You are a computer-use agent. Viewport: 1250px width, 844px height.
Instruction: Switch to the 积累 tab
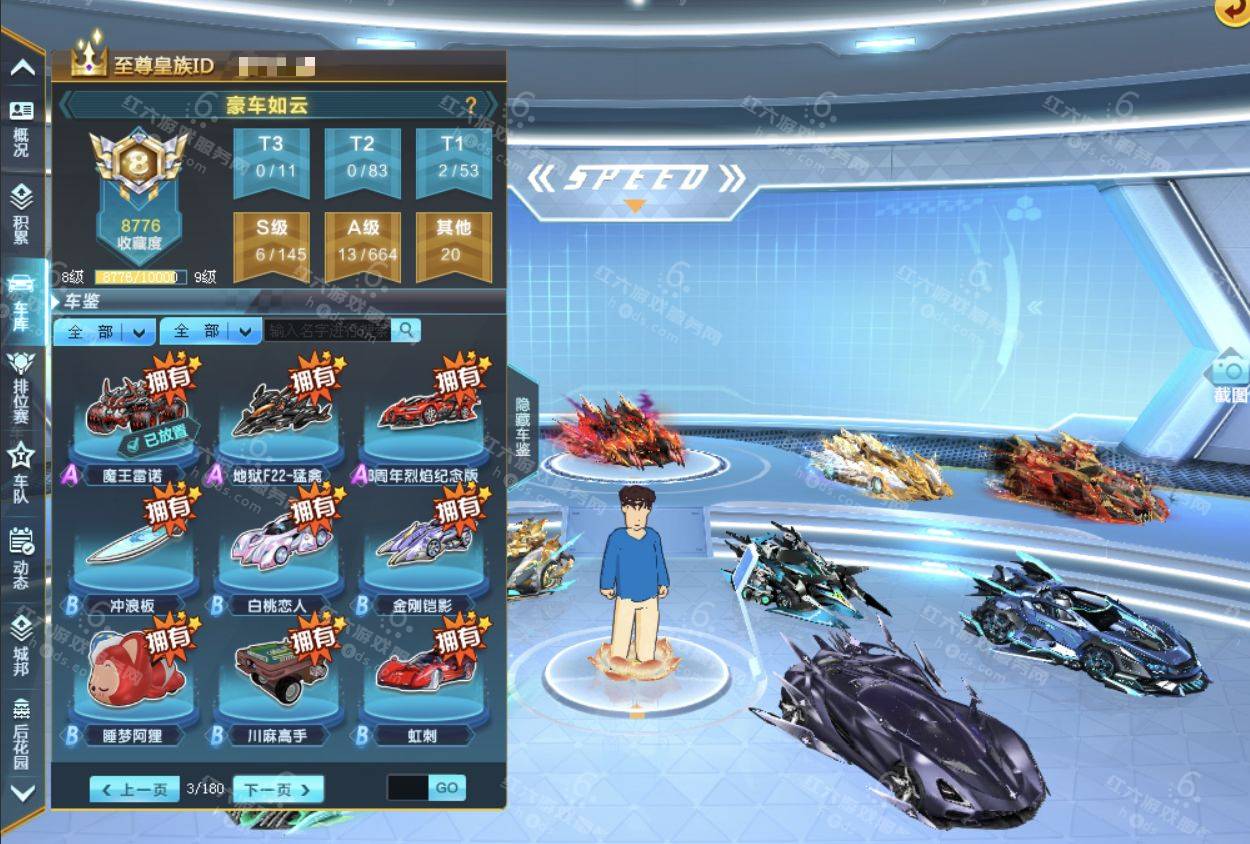click(21, 216)
